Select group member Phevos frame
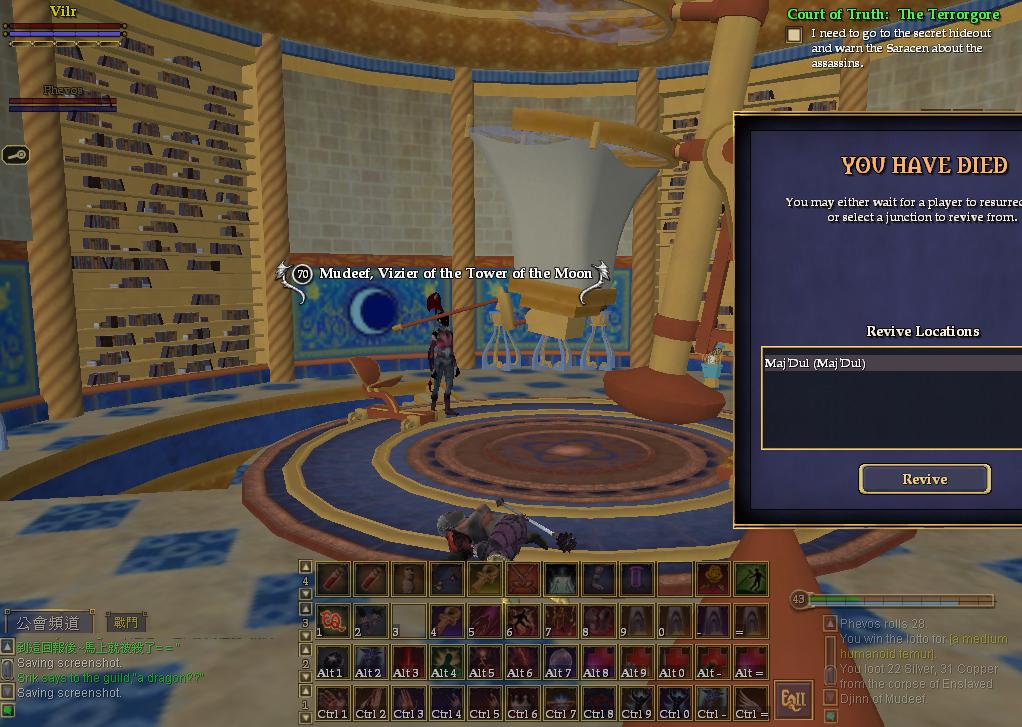 (x=62, y=98)
